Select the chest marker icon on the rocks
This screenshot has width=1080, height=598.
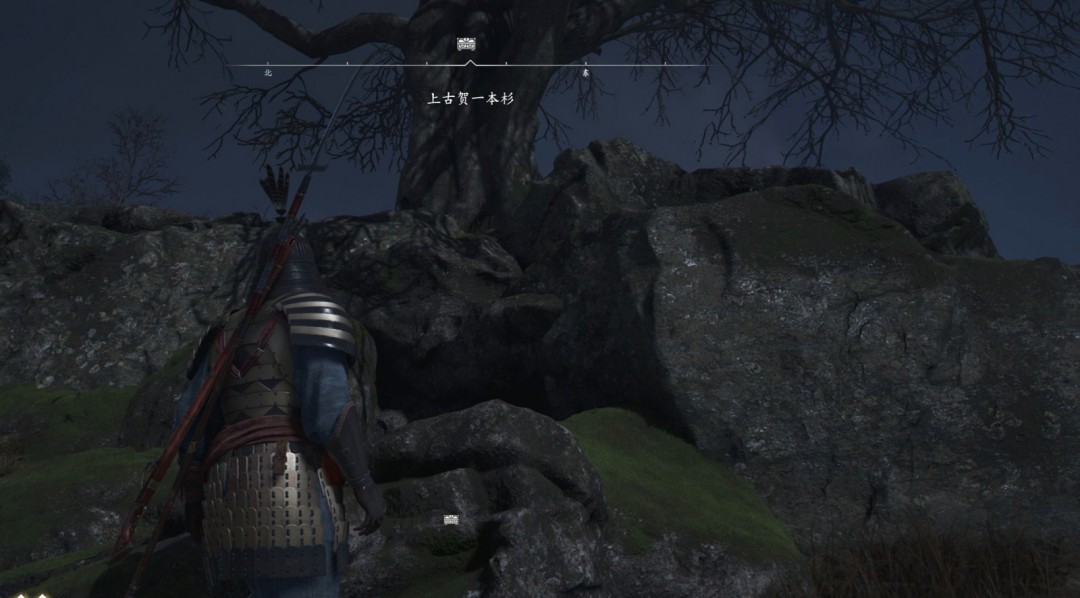pos(452,519)
